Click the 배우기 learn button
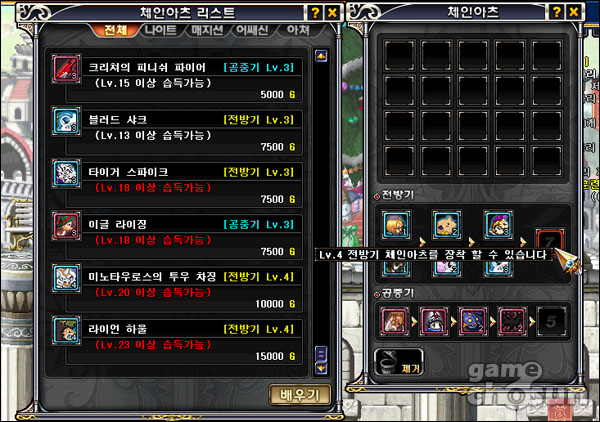Viewport: 600px width, 422px height. [x=300, y=394]
